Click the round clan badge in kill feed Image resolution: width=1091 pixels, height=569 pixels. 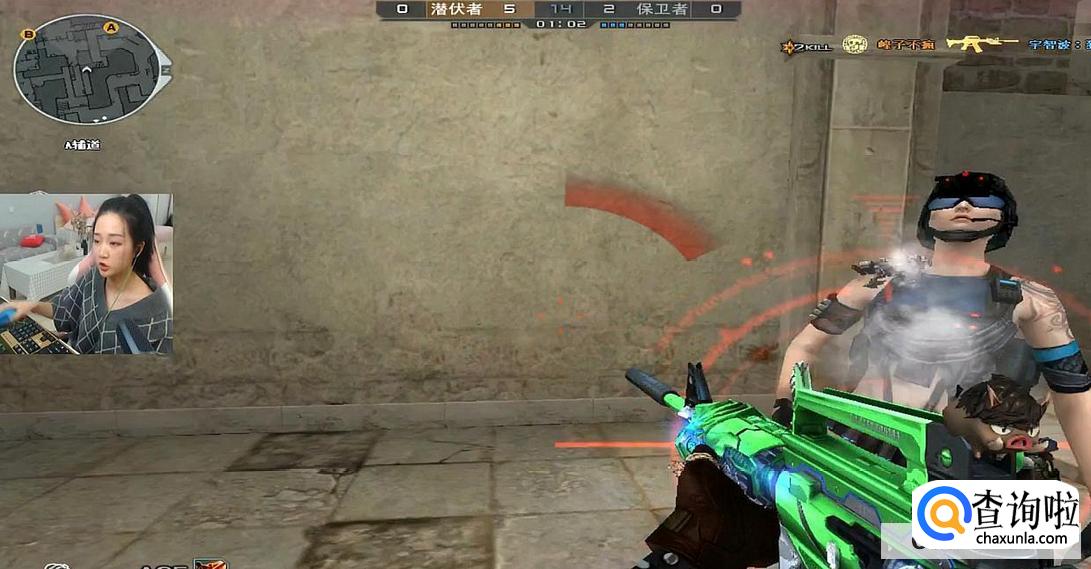click(x=854, y=44)
